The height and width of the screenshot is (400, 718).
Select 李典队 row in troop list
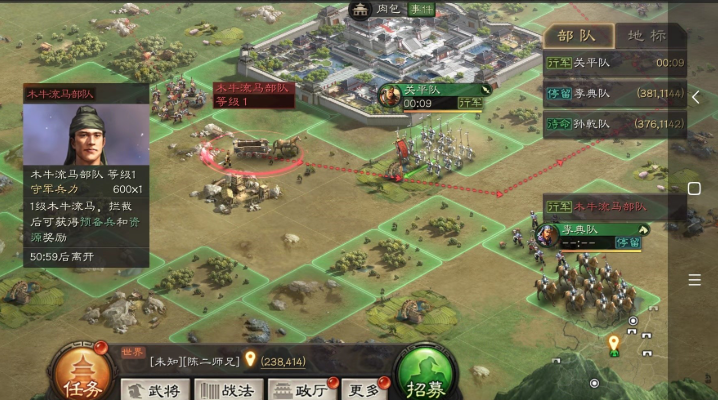pyautogui.click(x=614, y=93)
